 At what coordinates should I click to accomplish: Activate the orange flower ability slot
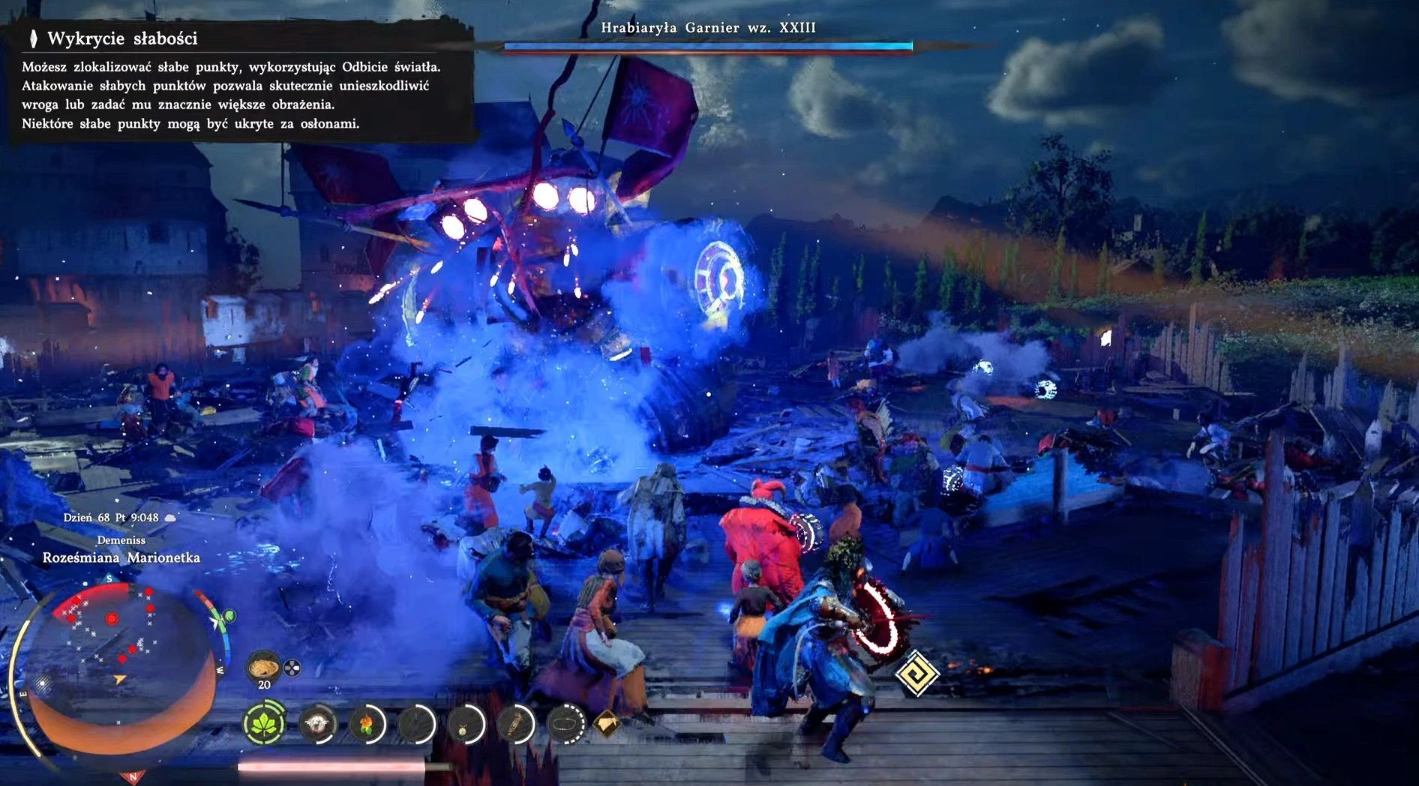click(x=368, y=723)
